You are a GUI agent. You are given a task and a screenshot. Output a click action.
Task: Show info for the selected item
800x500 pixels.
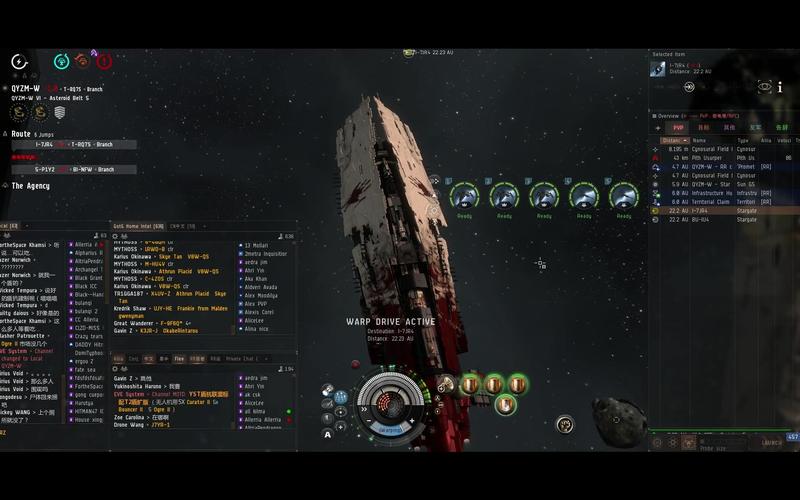pyautogui.click(x=780, y=87)
